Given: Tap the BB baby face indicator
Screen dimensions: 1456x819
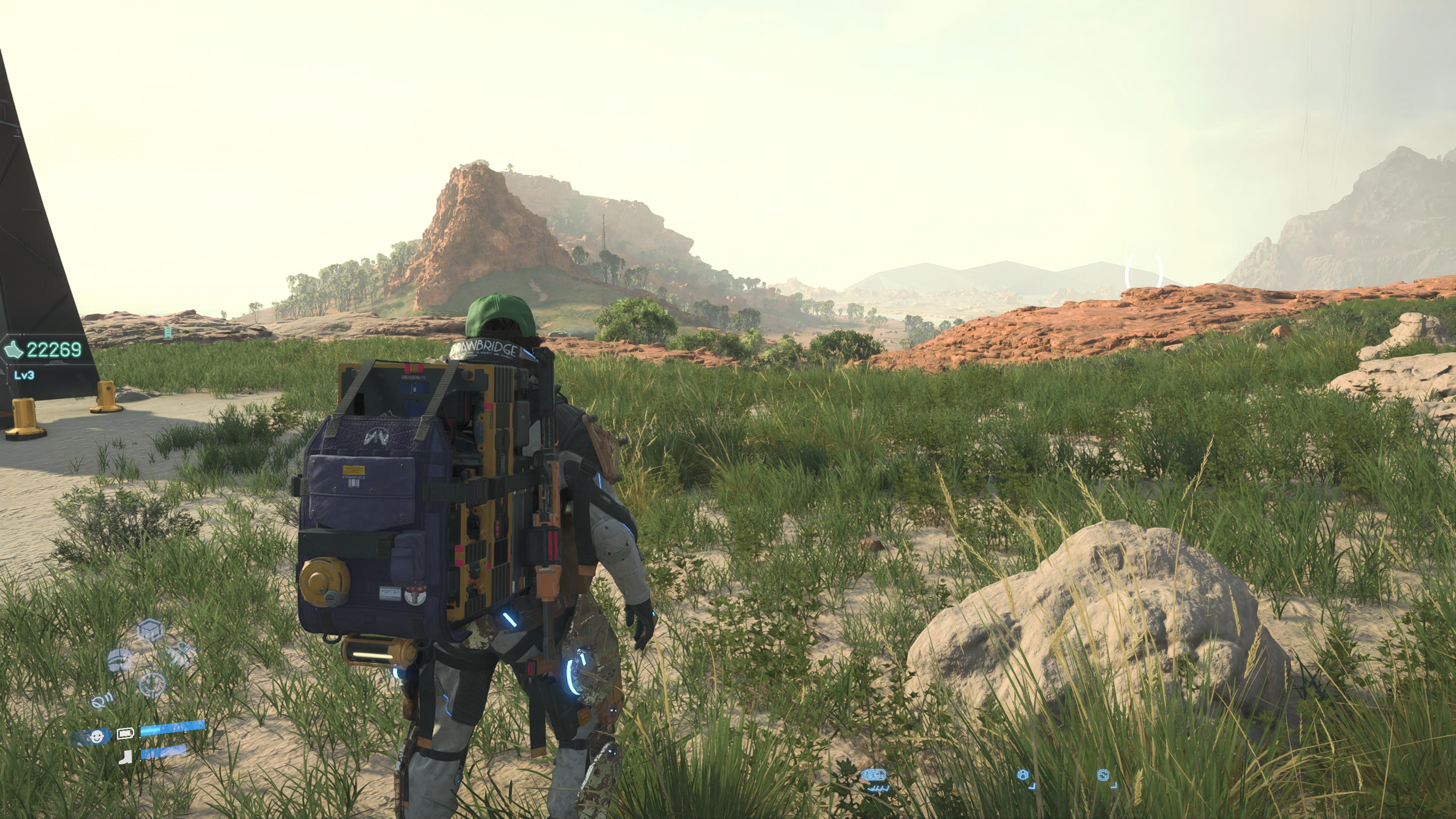Looking at the screenshot, I should click(x=97, y=736).
